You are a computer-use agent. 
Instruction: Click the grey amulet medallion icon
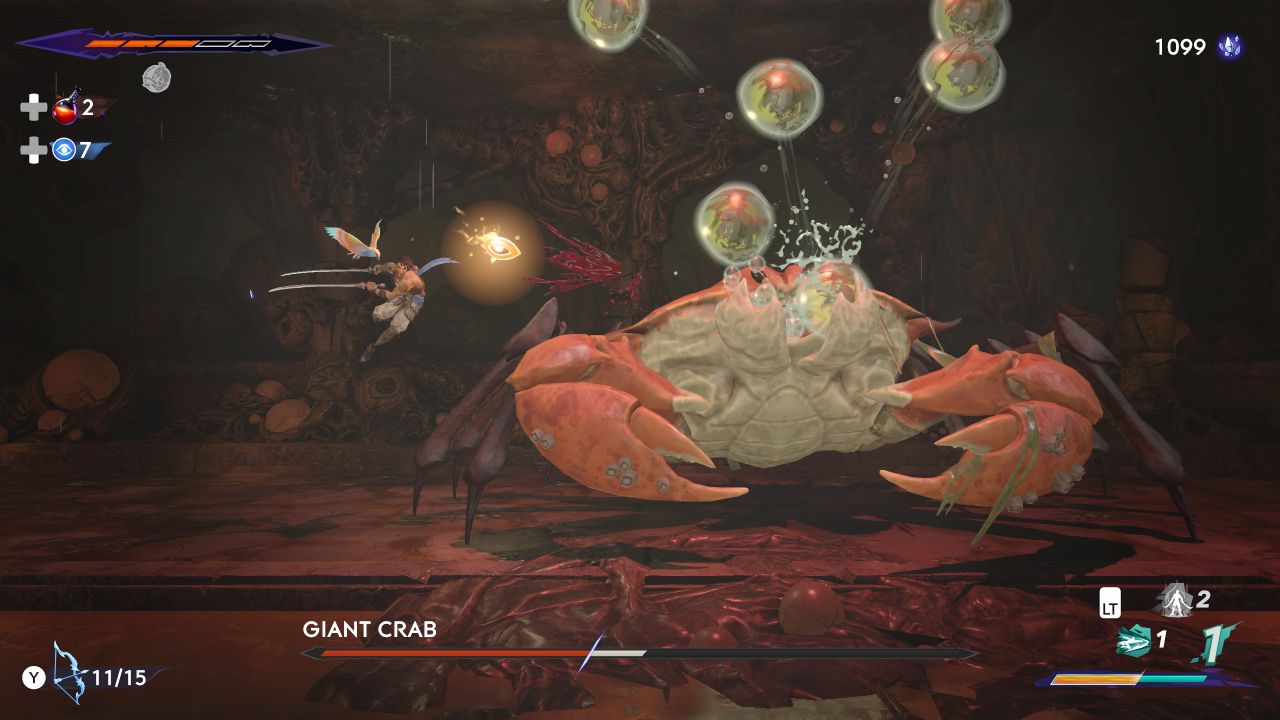point(155,78)
